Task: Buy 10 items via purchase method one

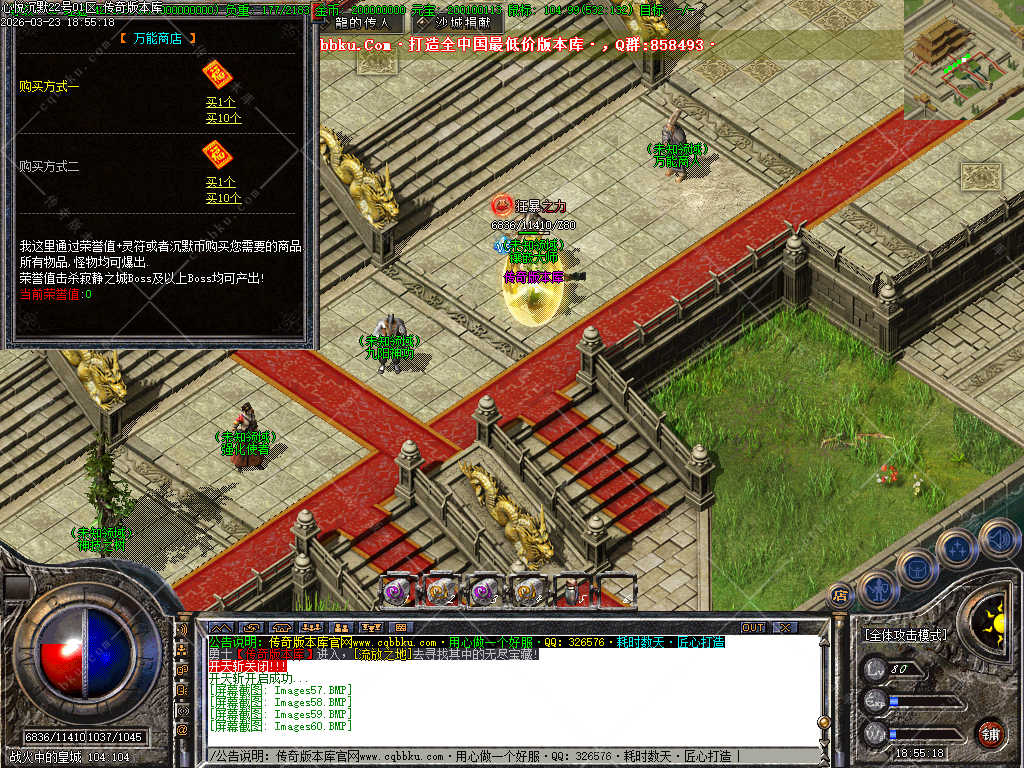Action: tap(223, 118)
